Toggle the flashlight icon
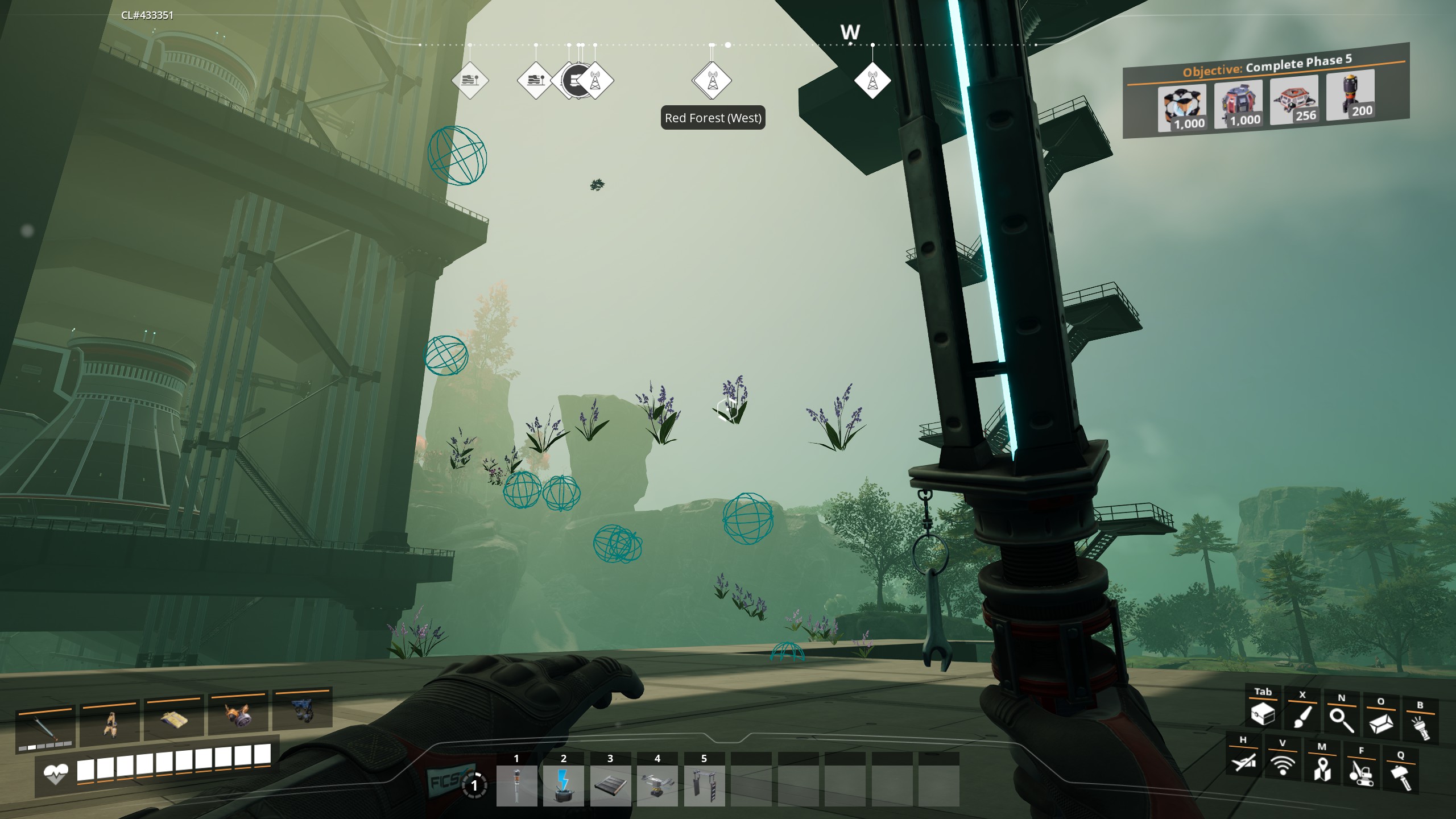 coord(1420,727)
